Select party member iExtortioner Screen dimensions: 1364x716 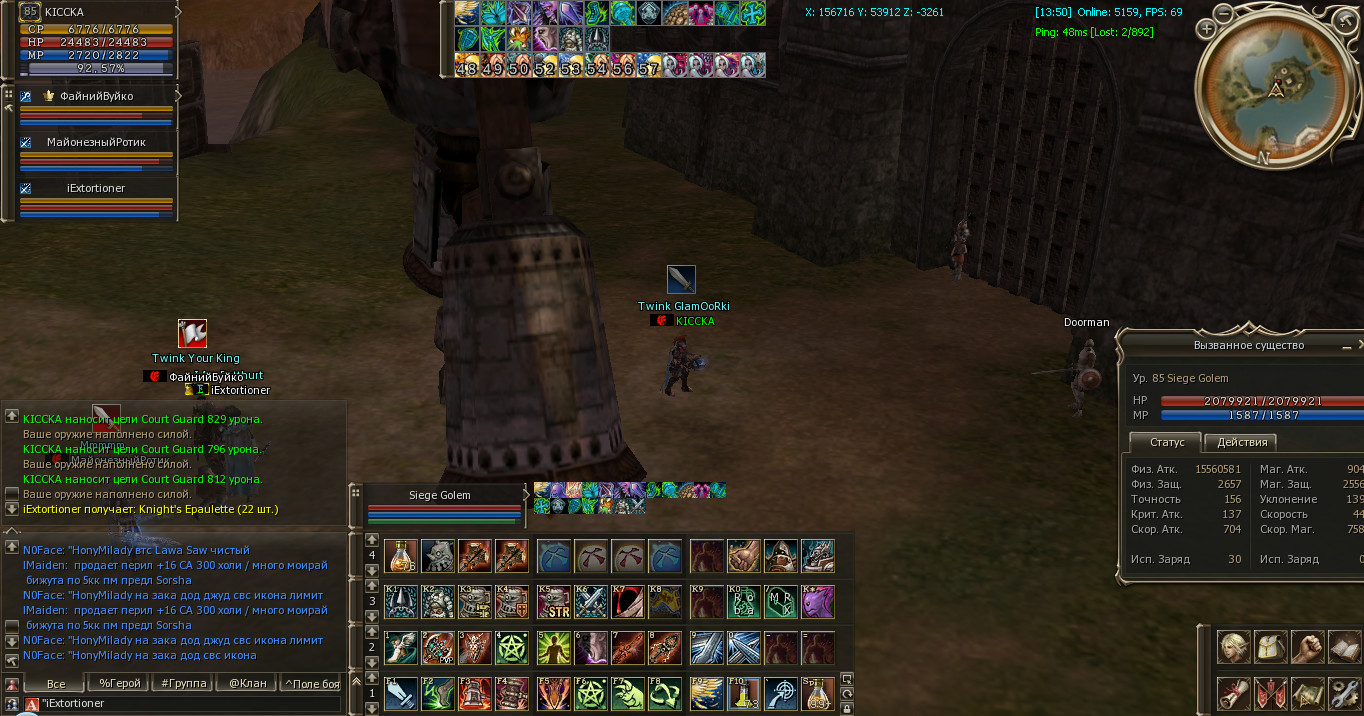[x=96, y=188]
